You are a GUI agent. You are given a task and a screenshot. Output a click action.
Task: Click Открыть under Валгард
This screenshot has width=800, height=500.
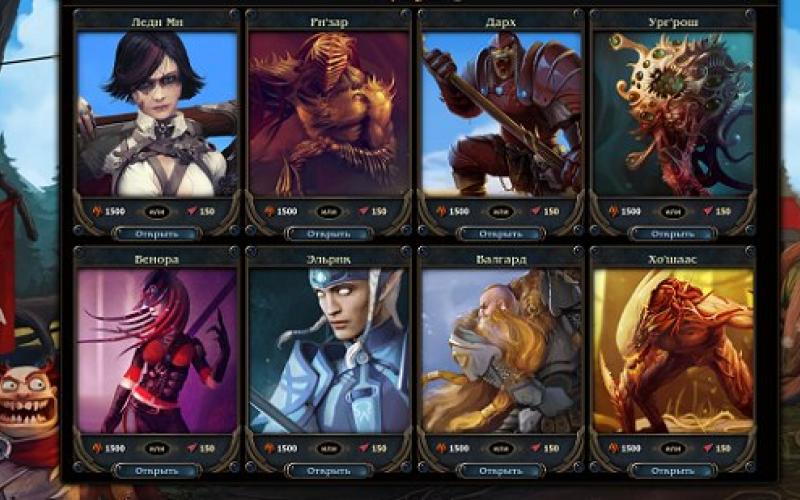coord(501,470)
